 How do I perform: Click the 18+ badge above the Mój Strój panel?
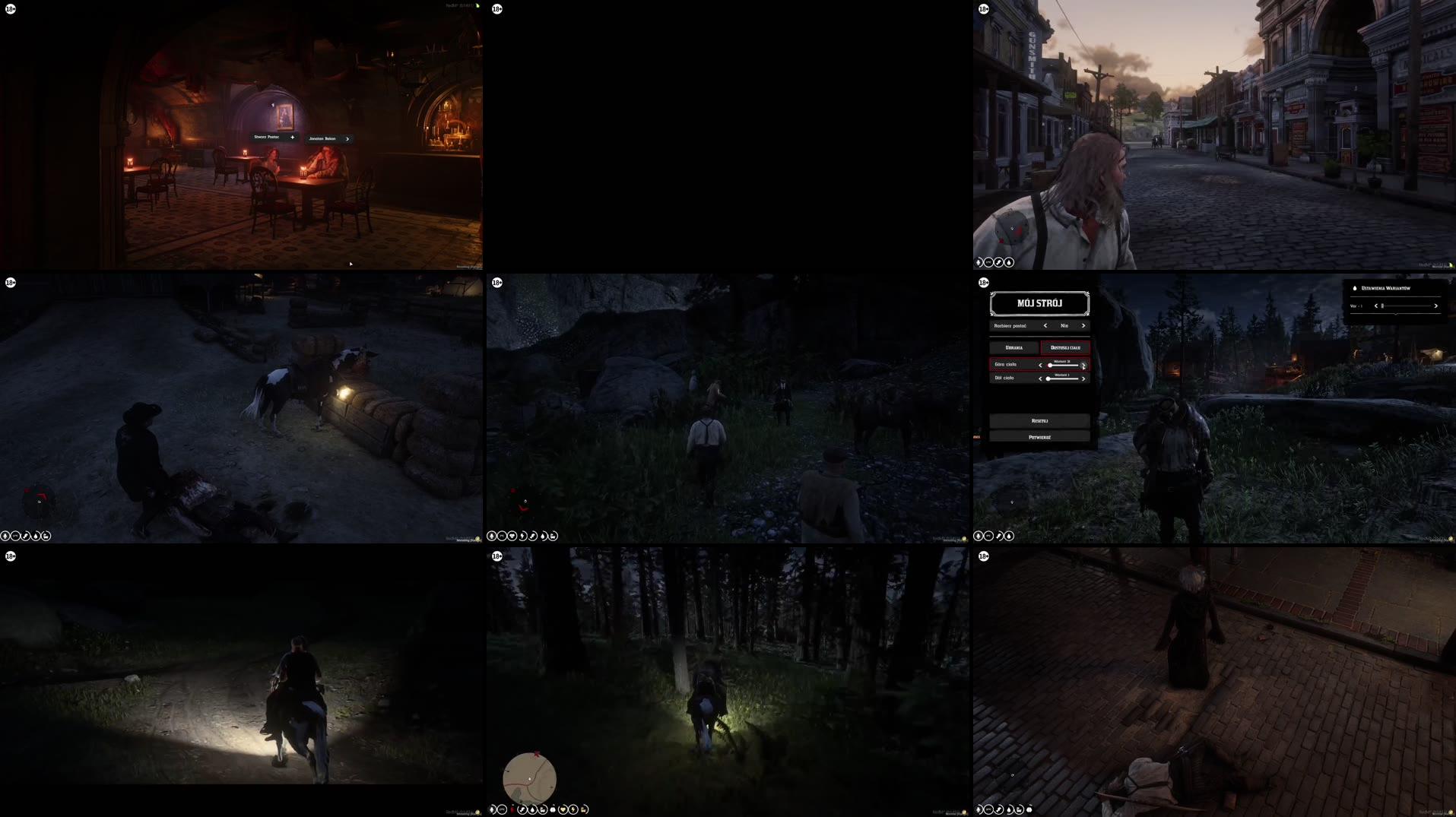click(985, 283)
